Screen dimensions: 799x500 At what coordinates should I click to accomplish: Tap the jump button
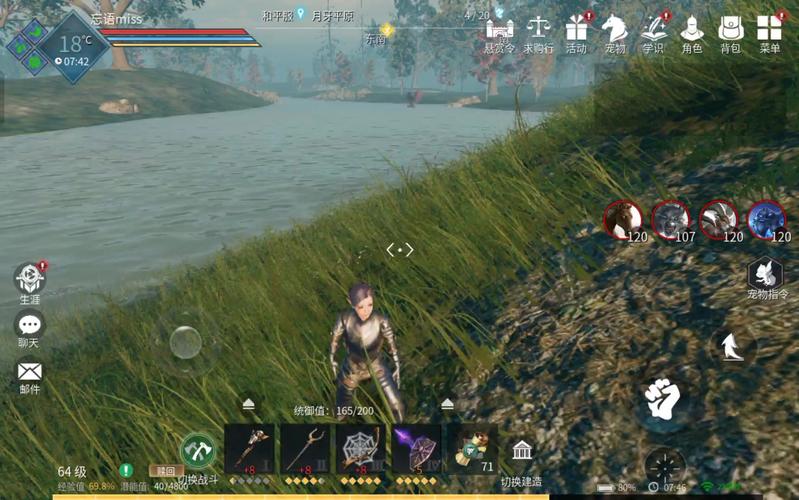pos(733,346)
